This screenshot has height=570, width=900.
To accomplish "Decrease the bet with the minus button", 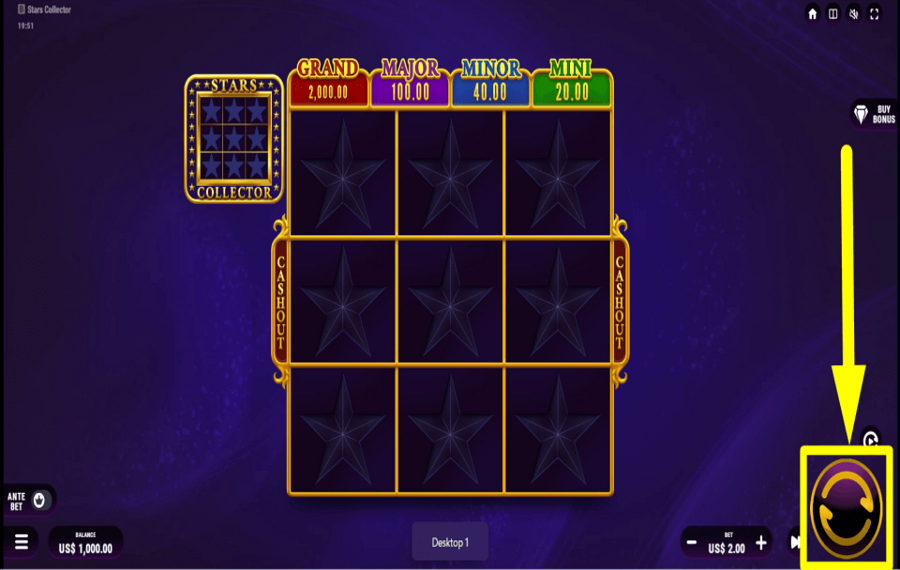I will [x=691, y=543].
